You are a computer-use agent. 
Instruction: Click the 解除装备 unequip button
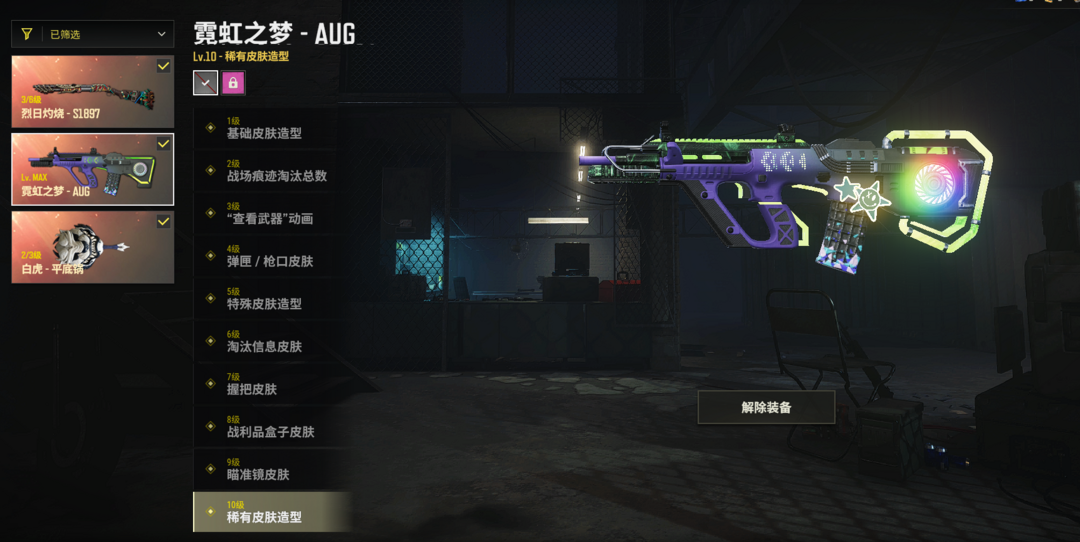pyautogui.click(x=766, y=407)
